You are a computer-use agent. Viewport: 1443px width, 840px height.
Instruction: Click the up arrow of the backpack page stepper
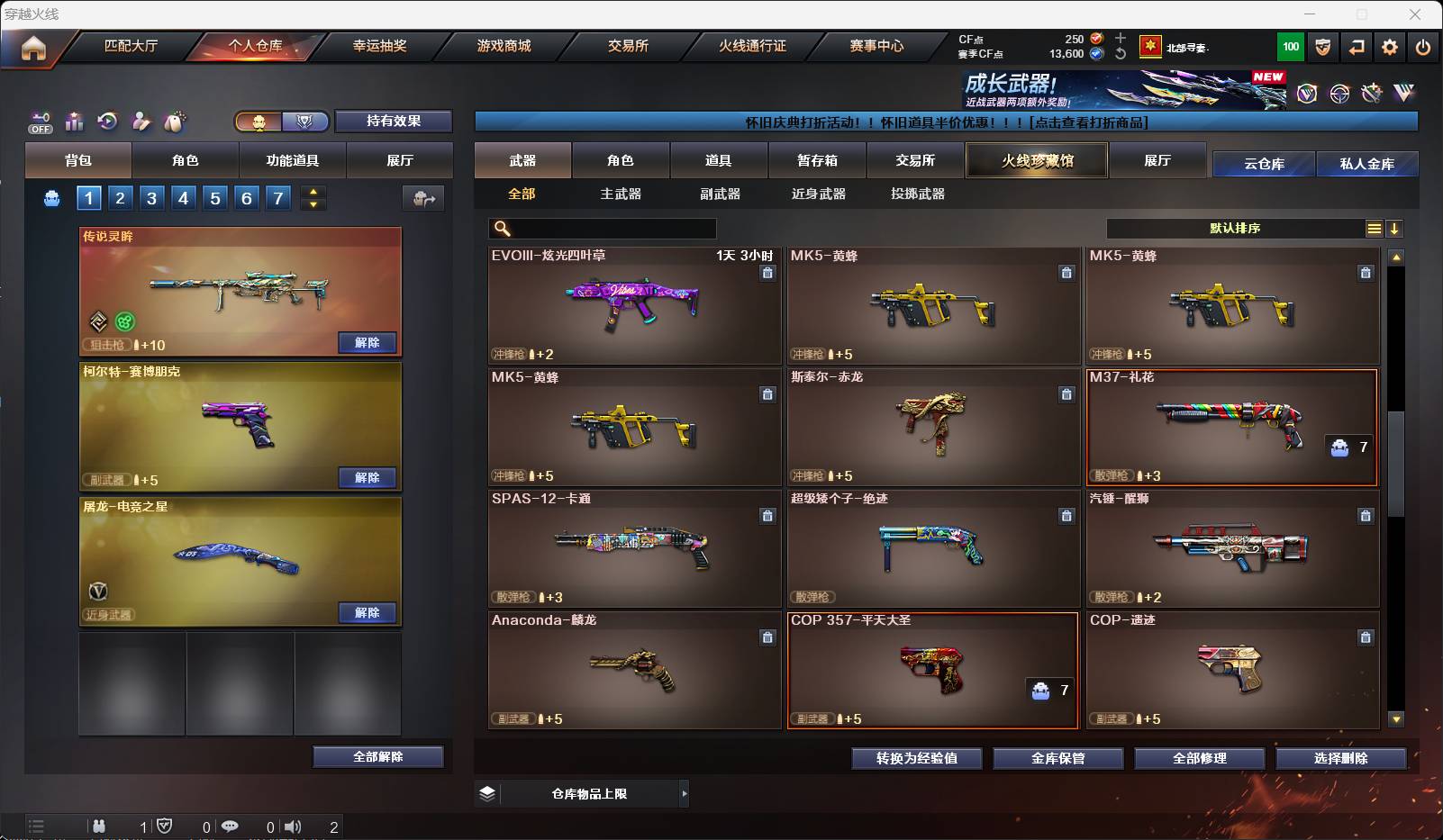313,192
